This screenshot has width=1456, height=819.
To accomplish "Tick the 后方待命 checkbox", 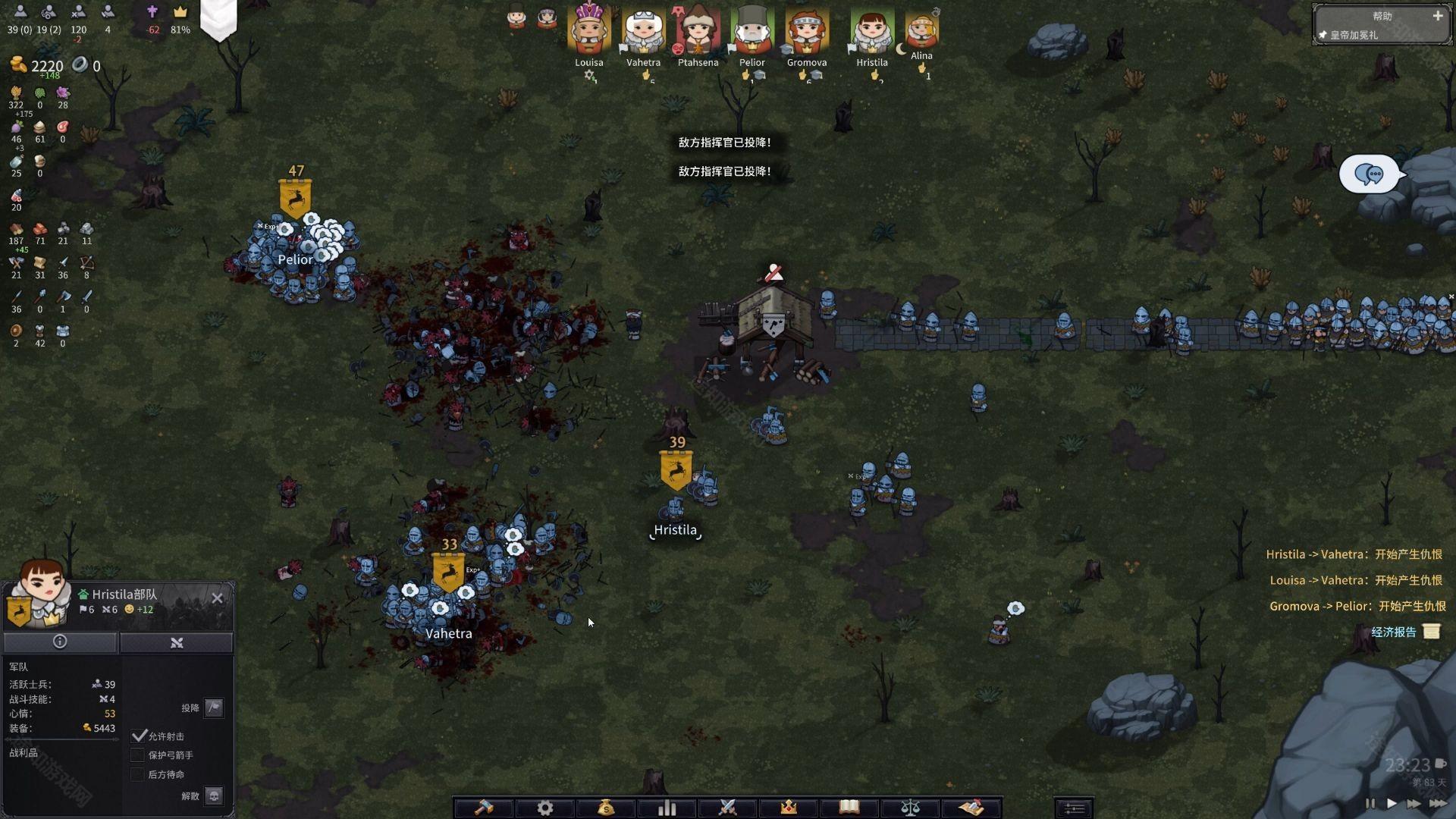I will [x=138, y=774].
